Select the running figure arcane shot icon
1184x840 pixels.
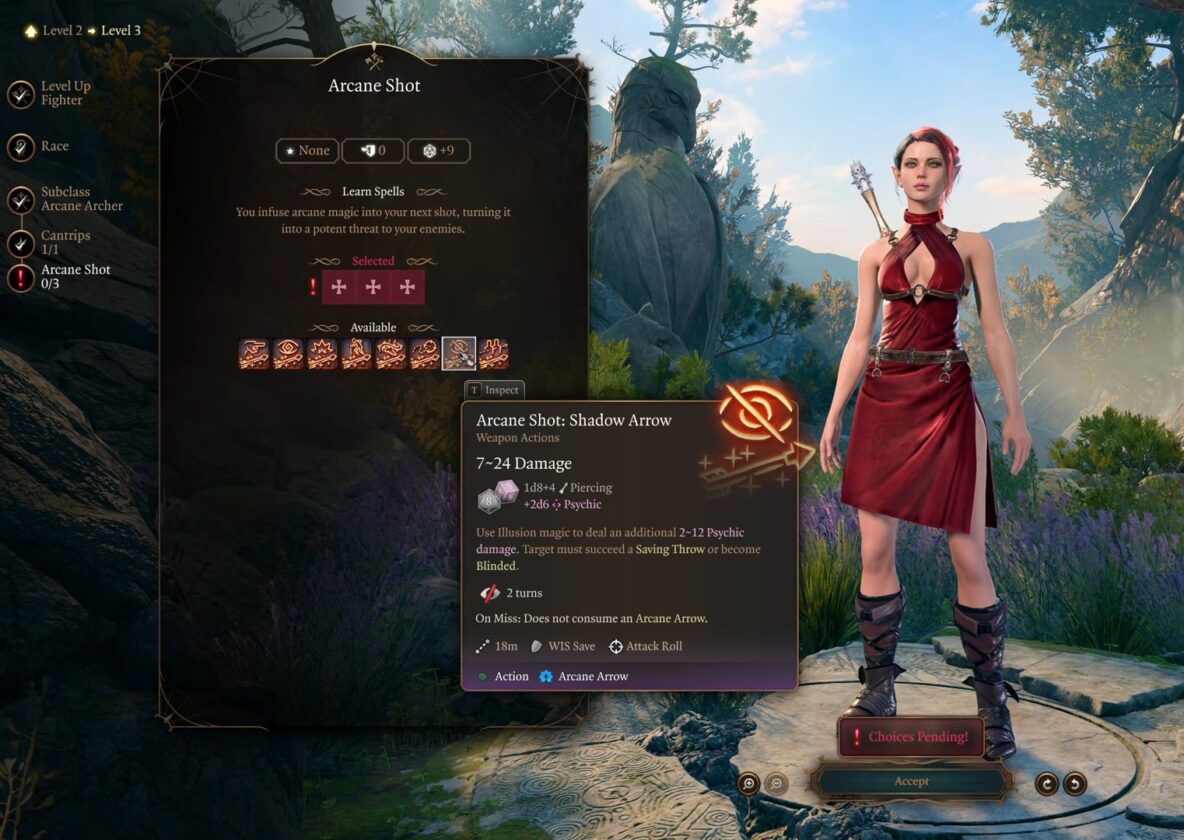coord(357,354)
